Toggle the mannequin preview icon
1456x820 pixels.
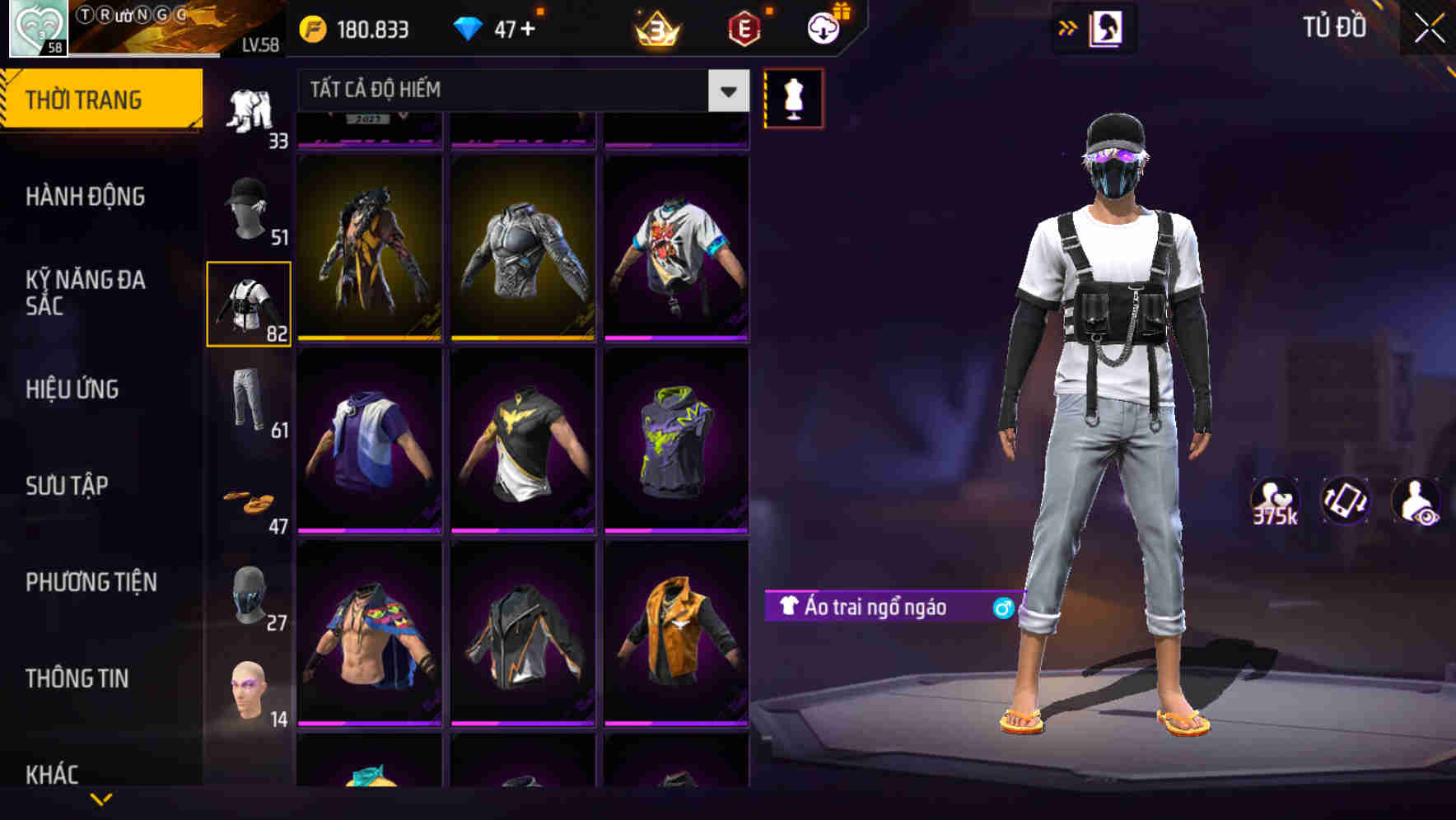tap(793, 99)
